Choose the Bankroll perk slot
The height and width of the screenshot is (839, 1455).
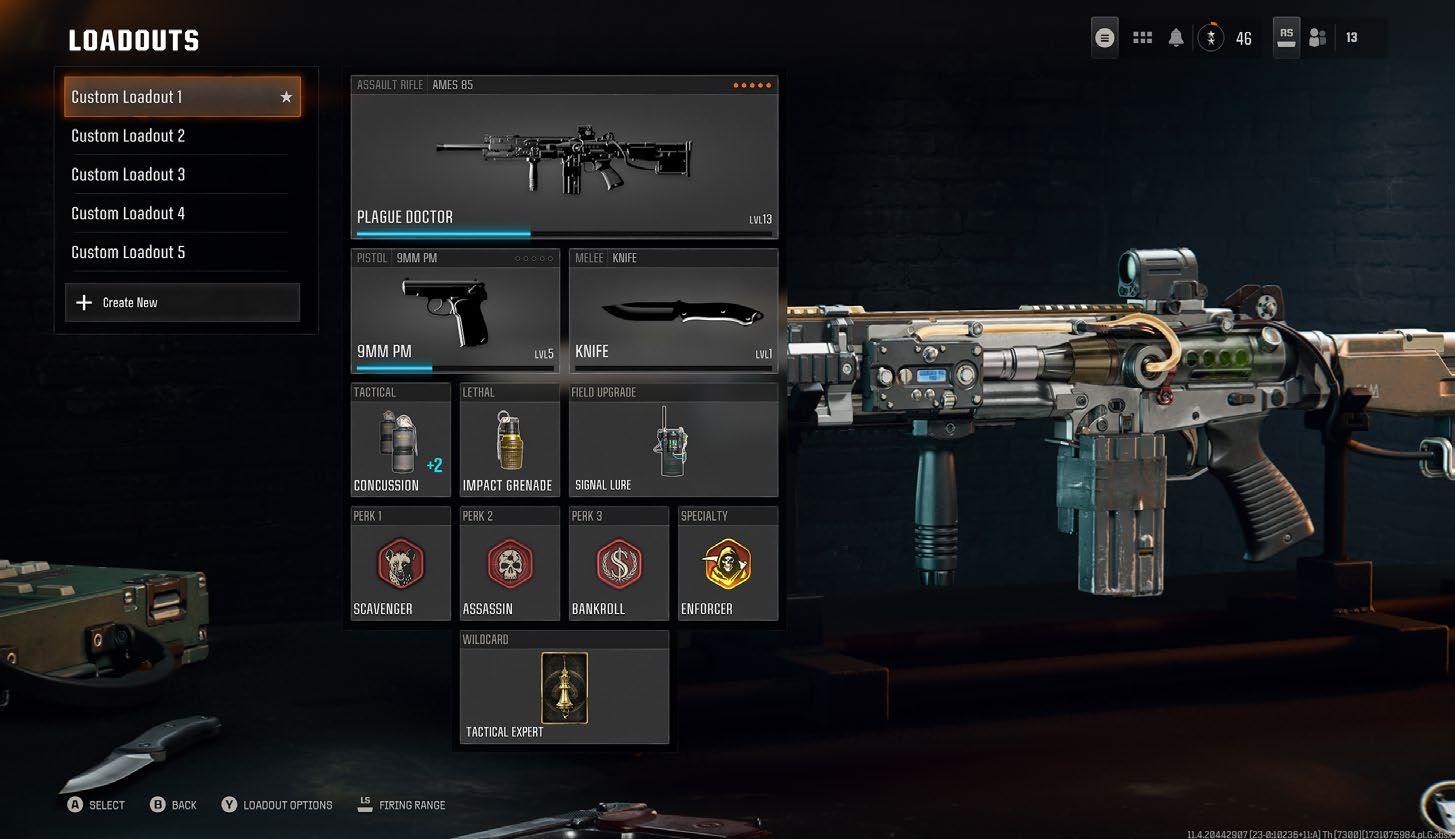pyautogui.click(x=618, y=564)
